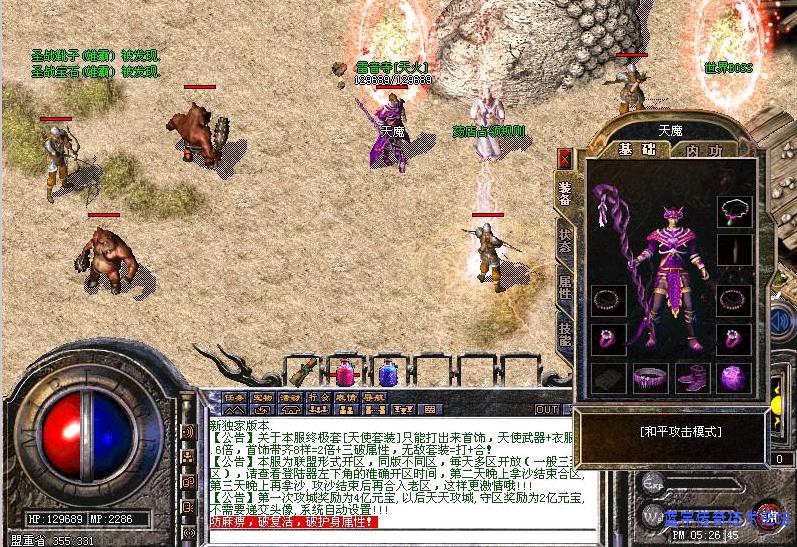
Task: Close the character equipment panel
Action: (564, 157)
